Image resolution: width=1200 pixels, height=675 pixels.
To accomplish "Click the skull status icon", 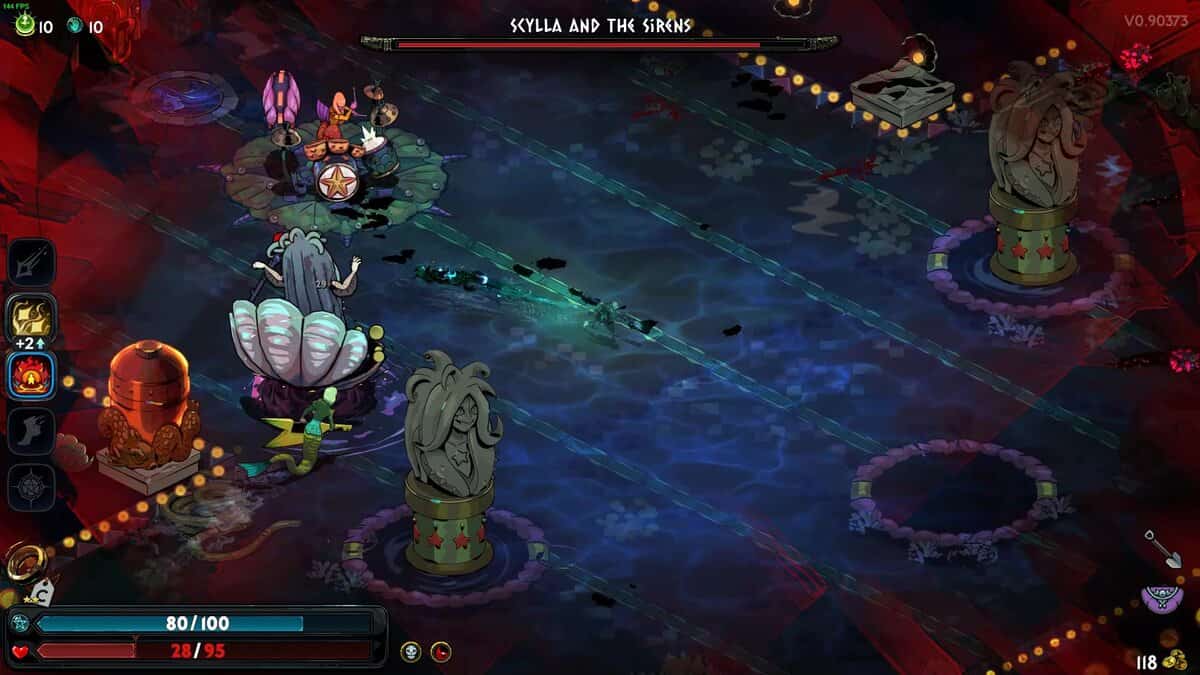I will pos(411,652).
